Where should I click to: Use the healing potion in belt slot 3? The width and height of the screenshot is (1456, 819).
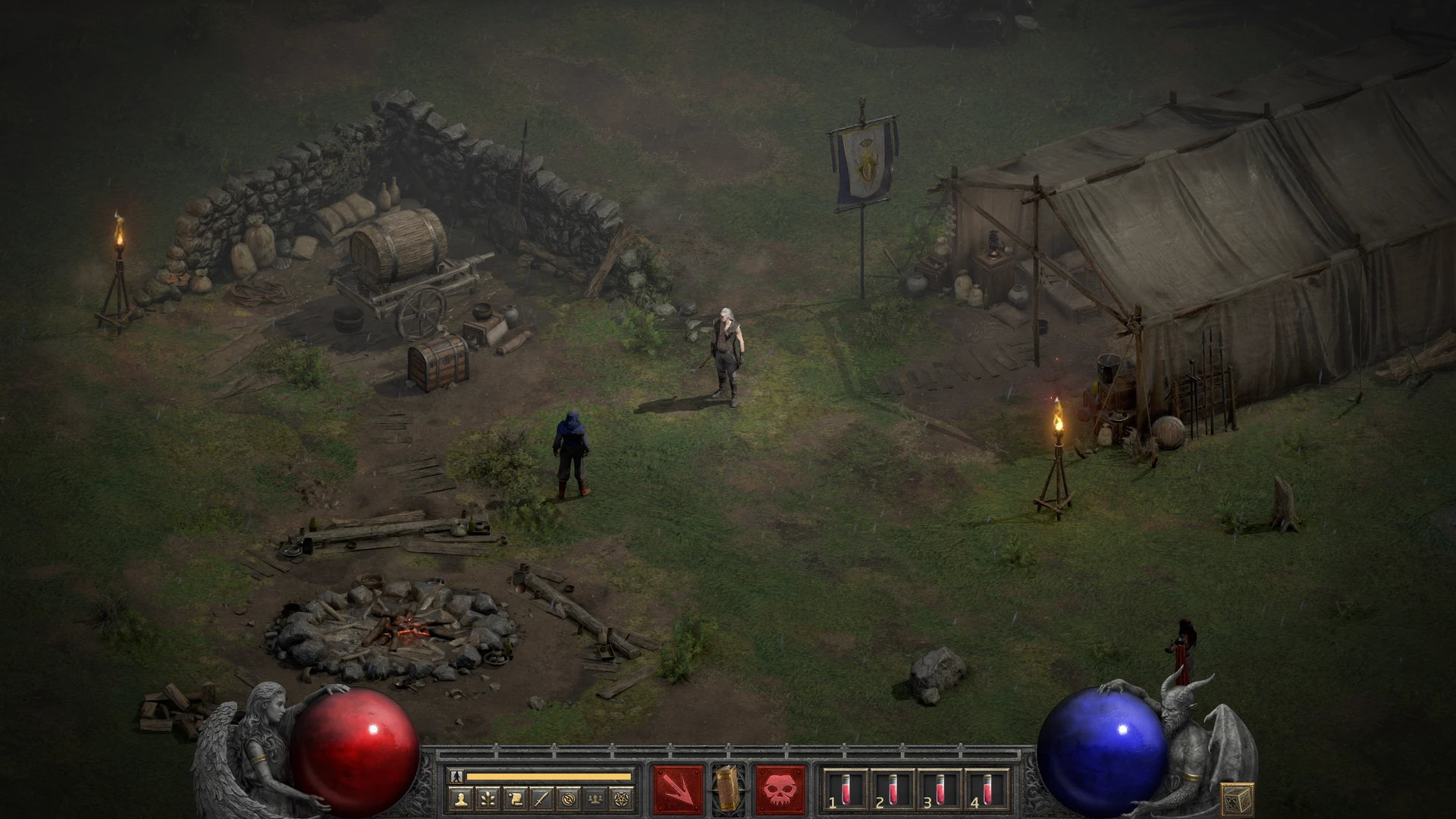click(939, 789)
